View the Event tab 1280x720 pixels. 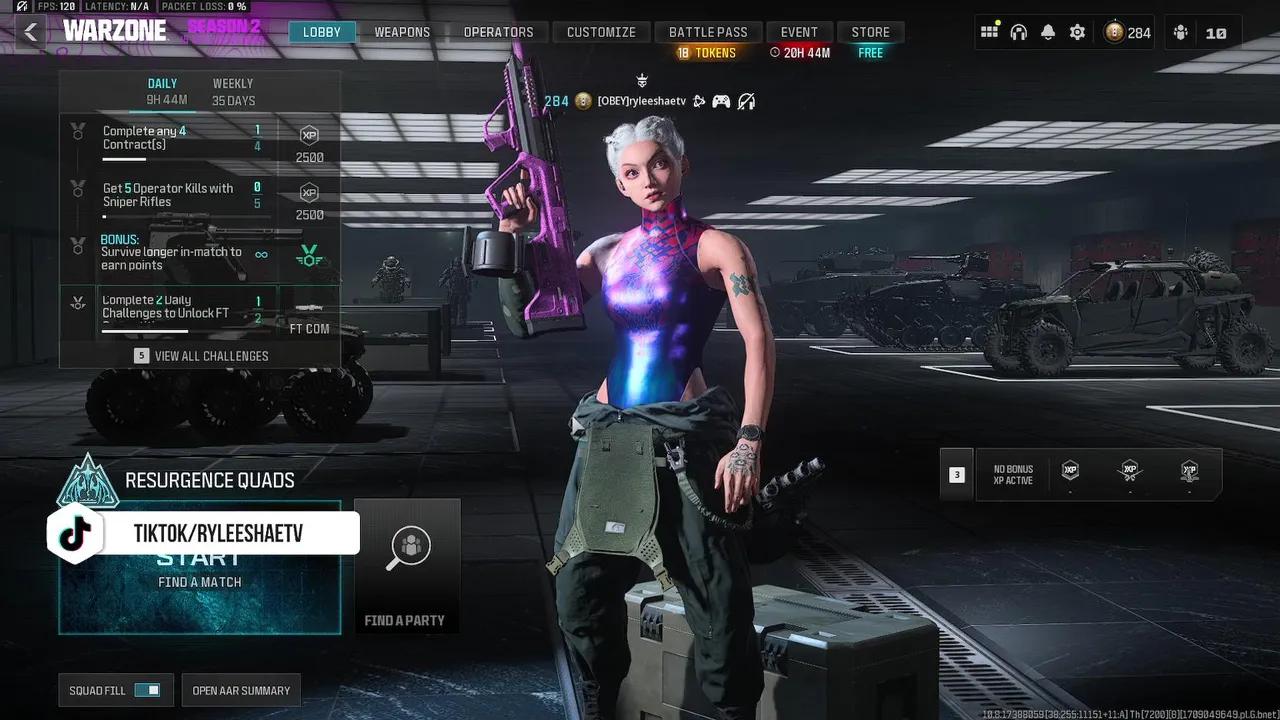pyautogui.click(x=799, y=32)
